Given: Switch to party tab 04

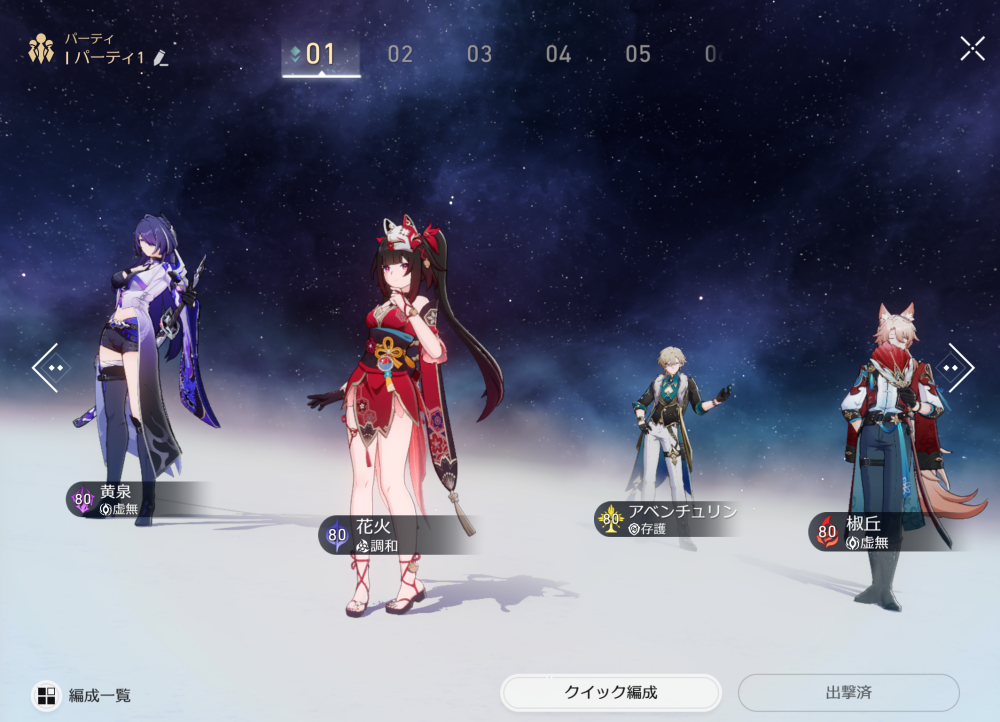Looking at the screenshot, I should pyautogui.click(x=558, y=54).
